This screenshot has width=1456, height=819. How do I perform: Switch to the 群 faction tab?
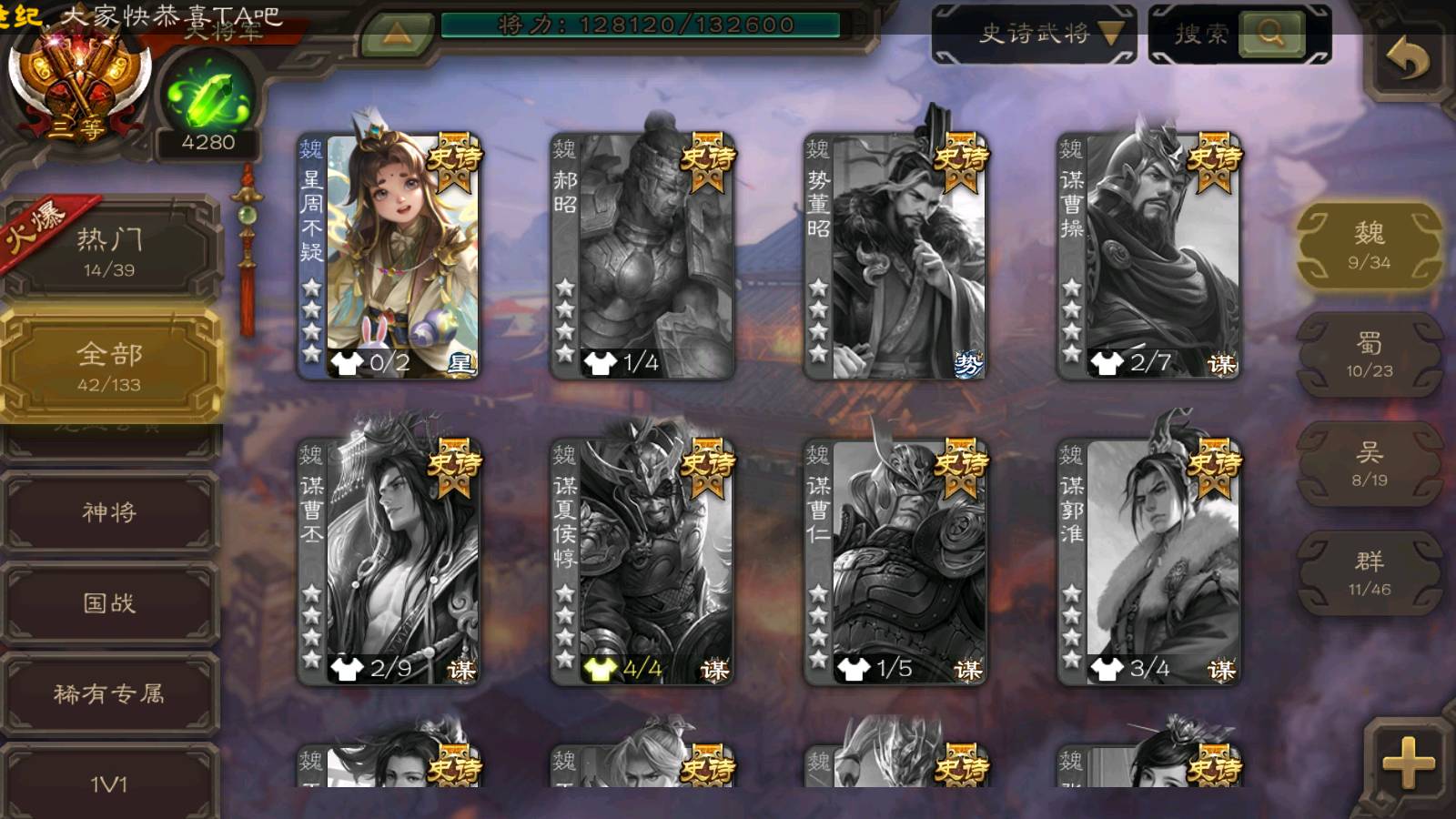coord(1369,573)
